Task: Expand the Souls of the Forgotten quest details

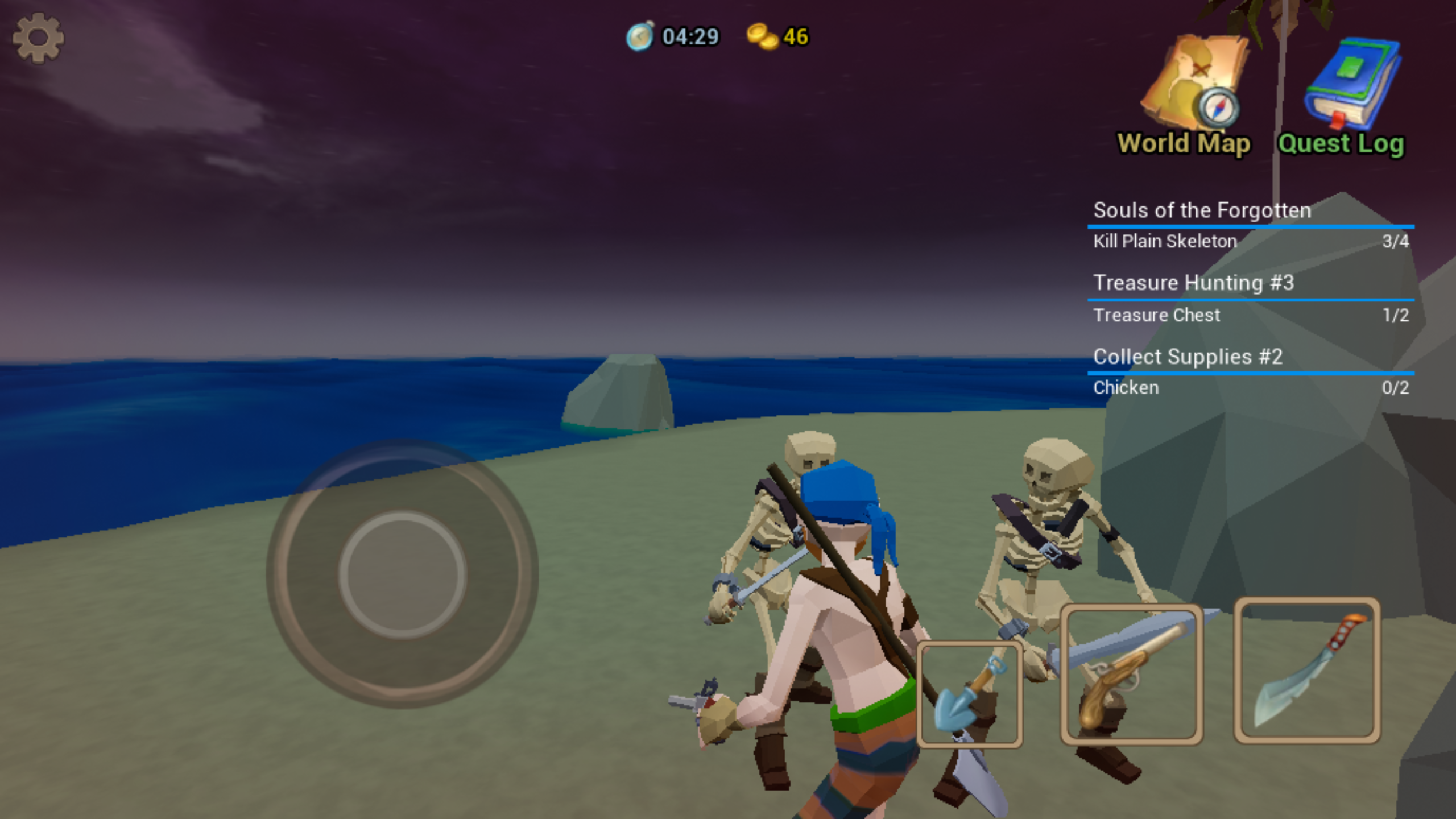Action: coord(1202,210)
